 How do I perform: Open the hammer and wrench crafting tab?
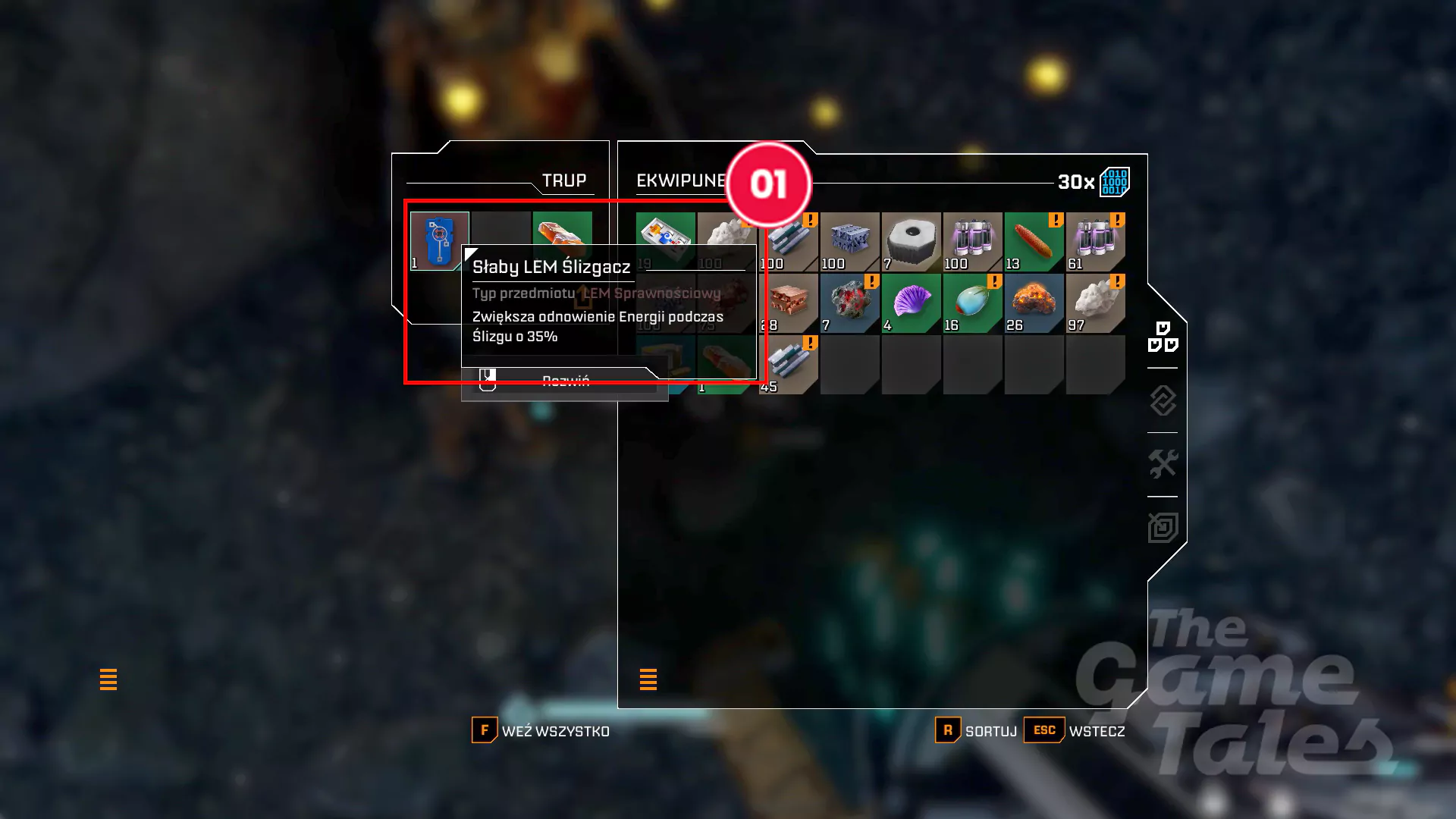tap(1163, 464)
